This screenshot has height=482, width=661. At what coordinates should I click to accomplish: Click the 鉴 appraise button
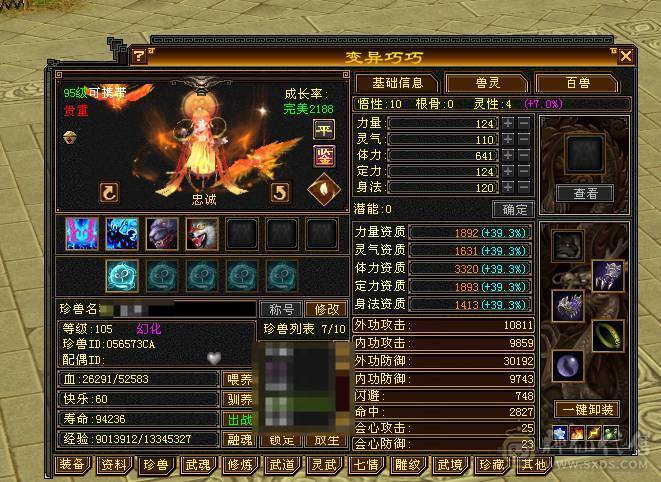(x=324, y=156)
